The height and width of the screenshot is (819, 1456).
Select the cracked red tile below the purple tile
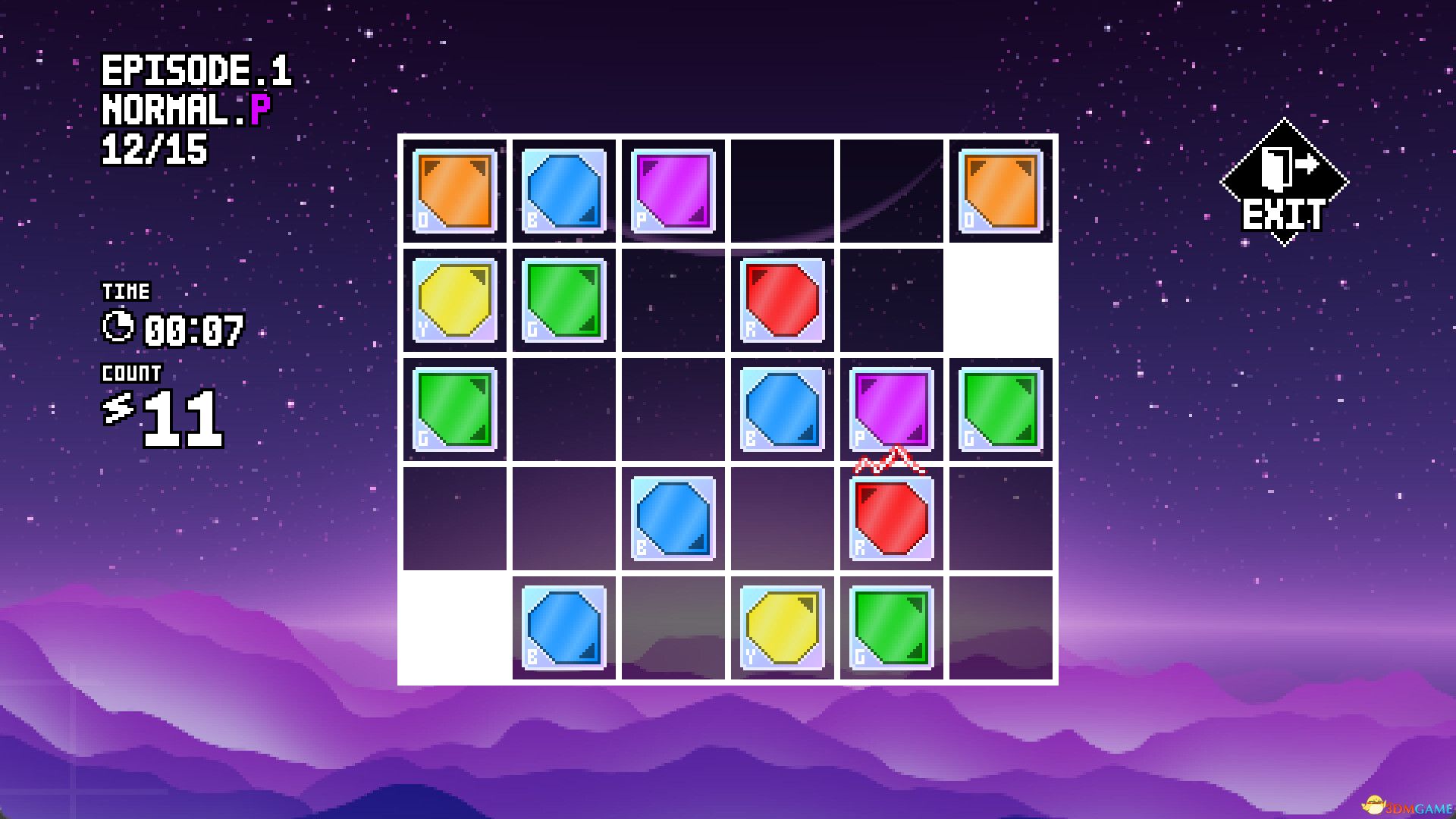coord(890,518)
